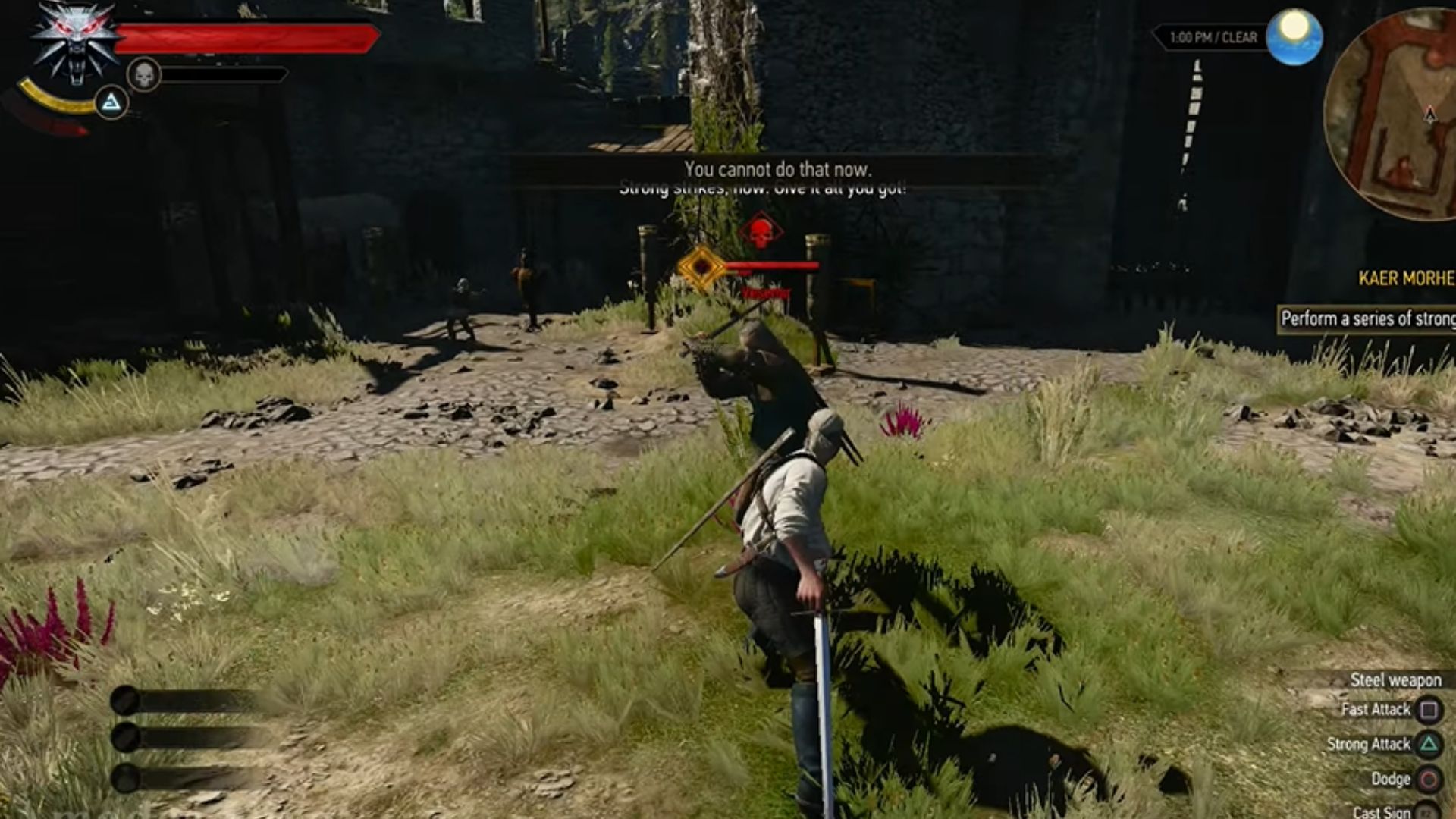This screenshot has height=819, width=1456.
Task: Expand the objective text 'Perform a series of strong'
Action: click(x=1369, y=318)
